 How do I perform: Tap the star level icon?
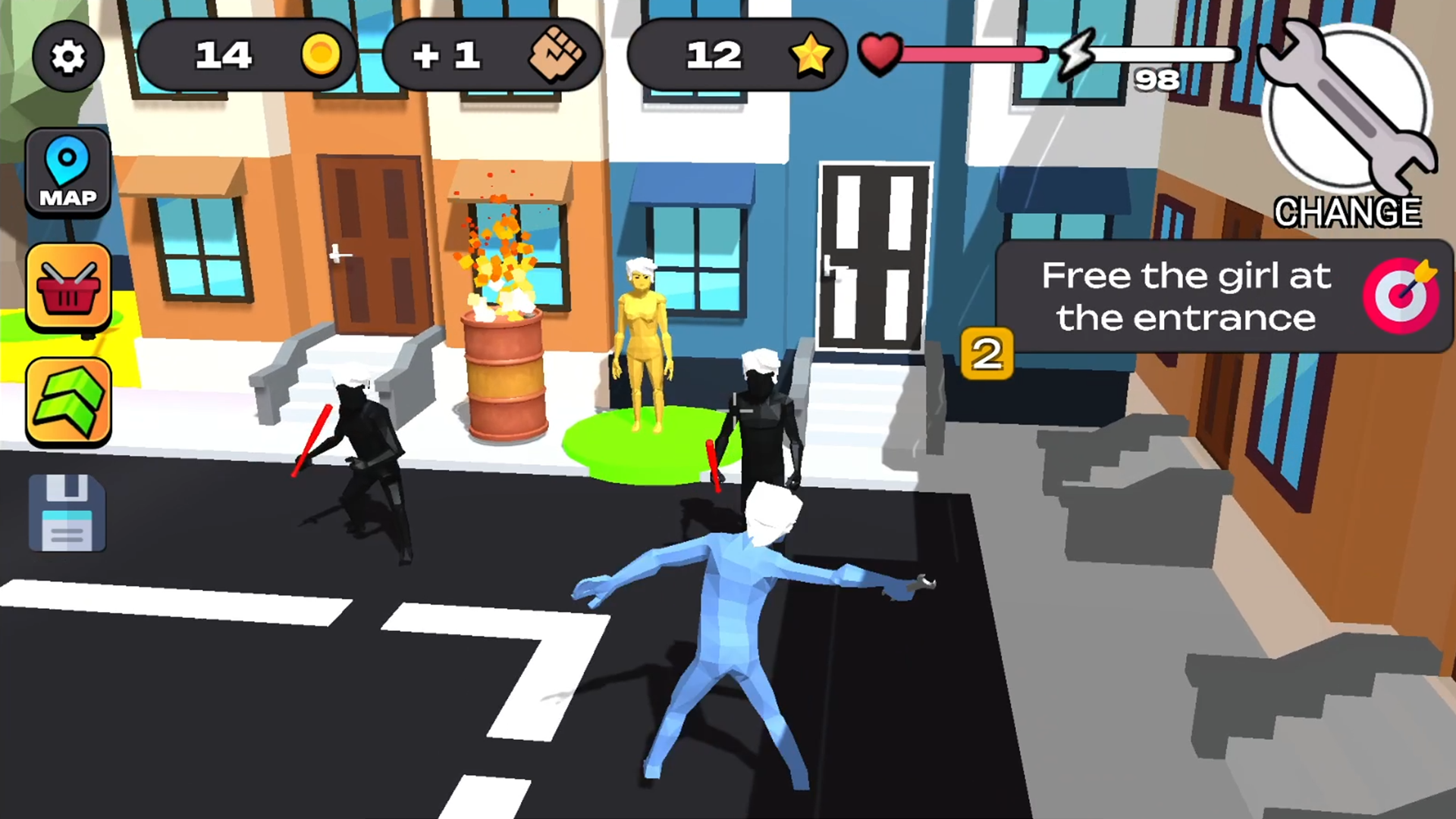(811, 55)
